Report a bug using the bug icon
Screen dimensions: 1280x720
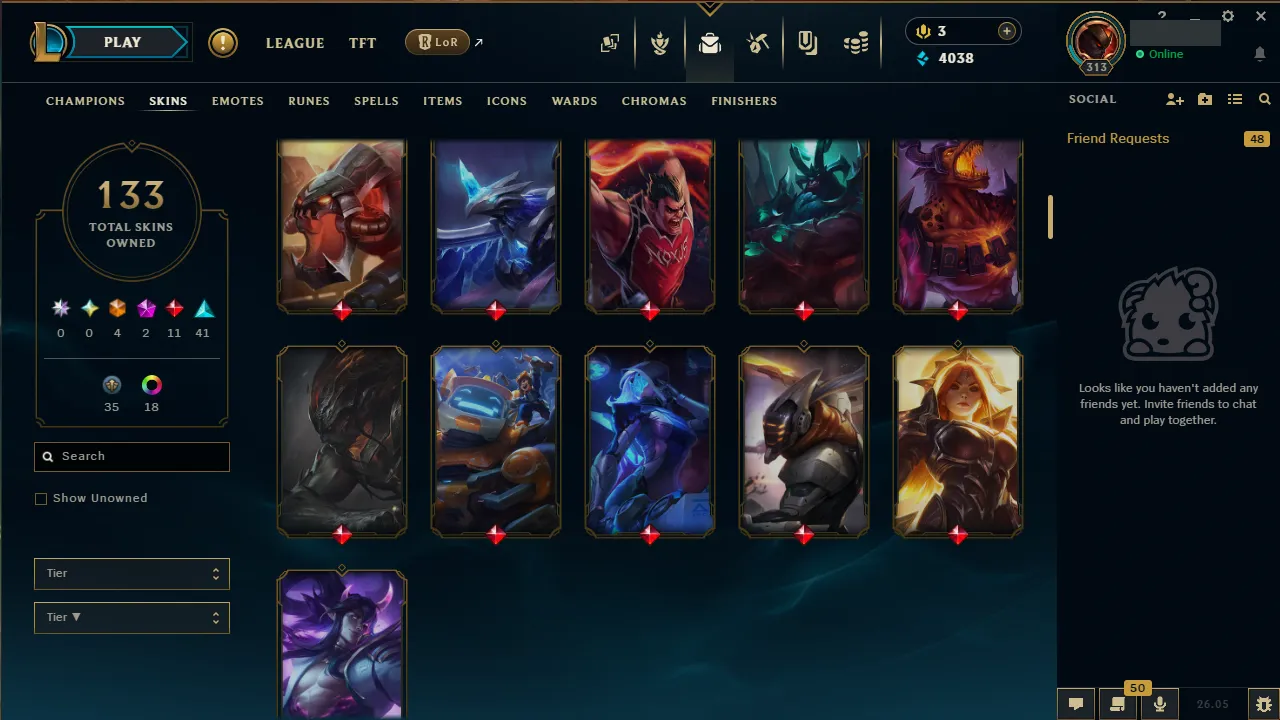[x=1264, y=704]
